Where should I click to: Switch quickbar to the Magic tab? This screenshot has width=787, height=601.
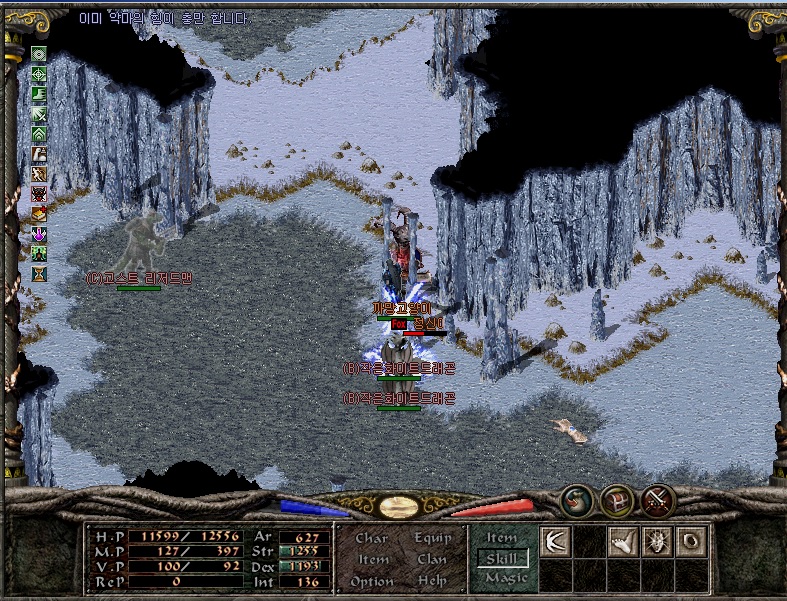[503, 577]
